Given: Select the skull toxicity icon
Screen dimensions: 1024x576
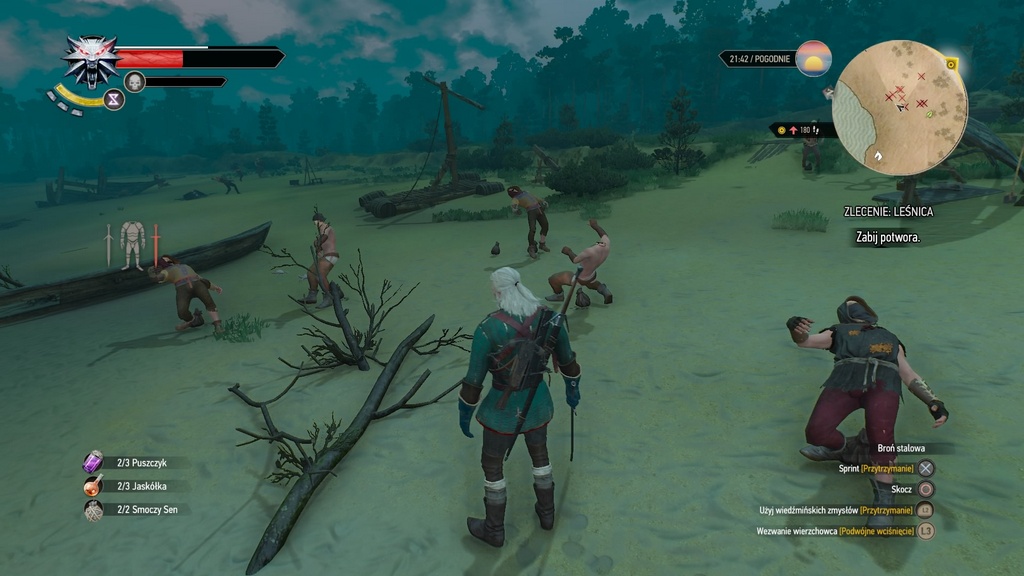Looking at the screenshot, I should click(136, 82).
